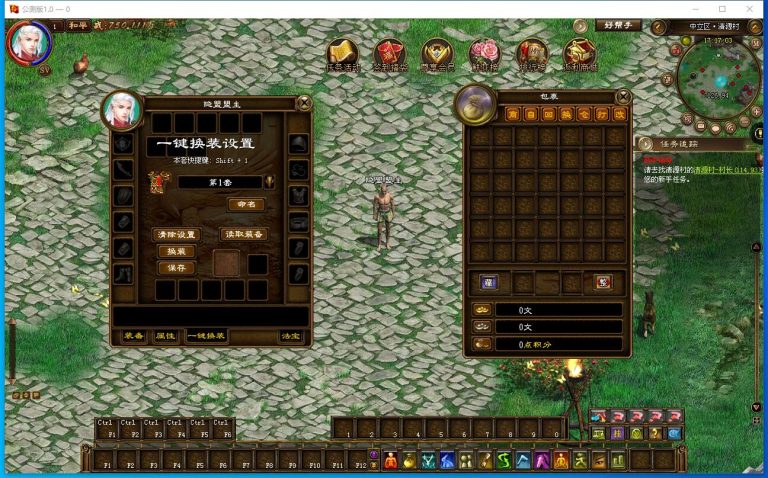The width and height of the screenshot is (768, 478).
Task: Open the rose flower ranking icon
Action: tap(484, 54)
